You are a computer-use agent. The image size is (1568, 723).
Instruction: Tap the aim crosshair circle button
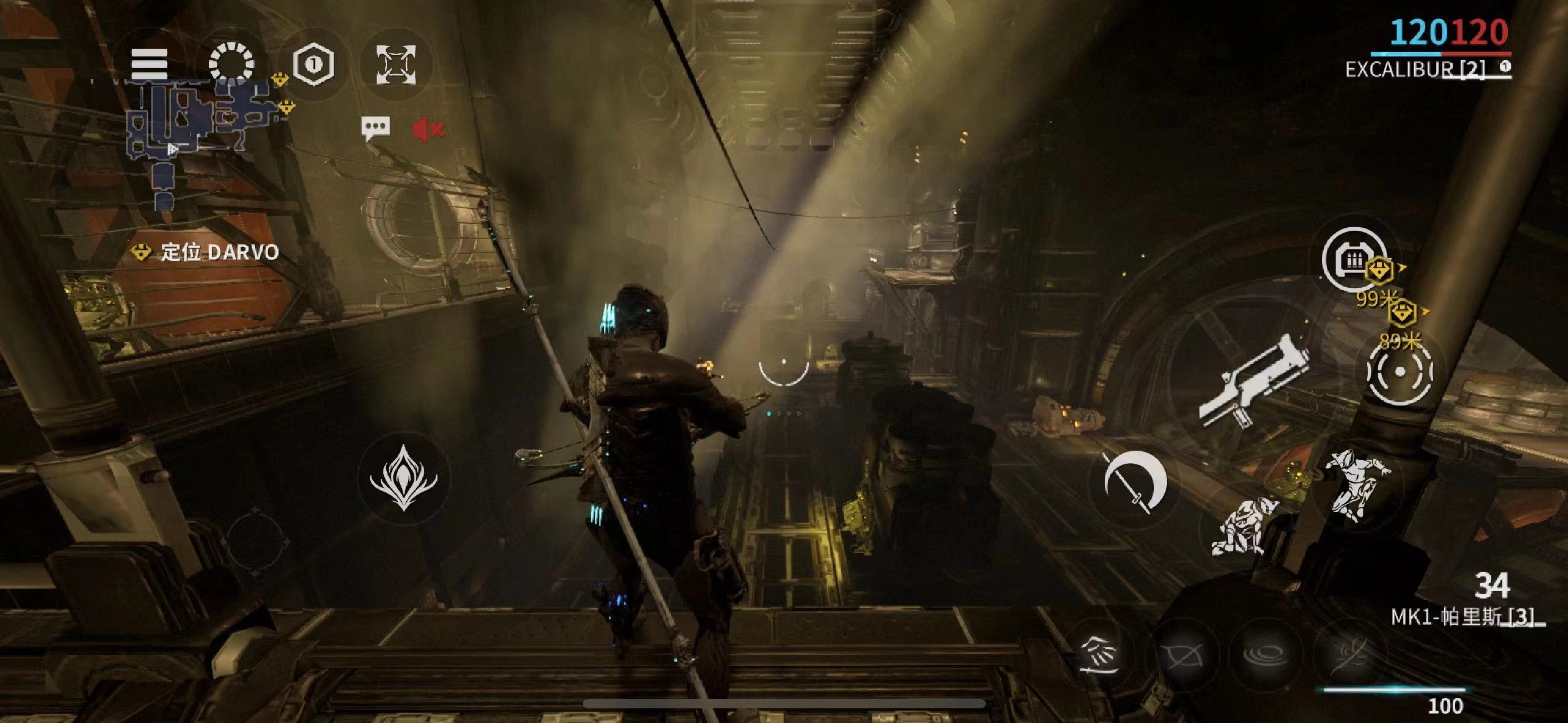[x=1400, y=371]
